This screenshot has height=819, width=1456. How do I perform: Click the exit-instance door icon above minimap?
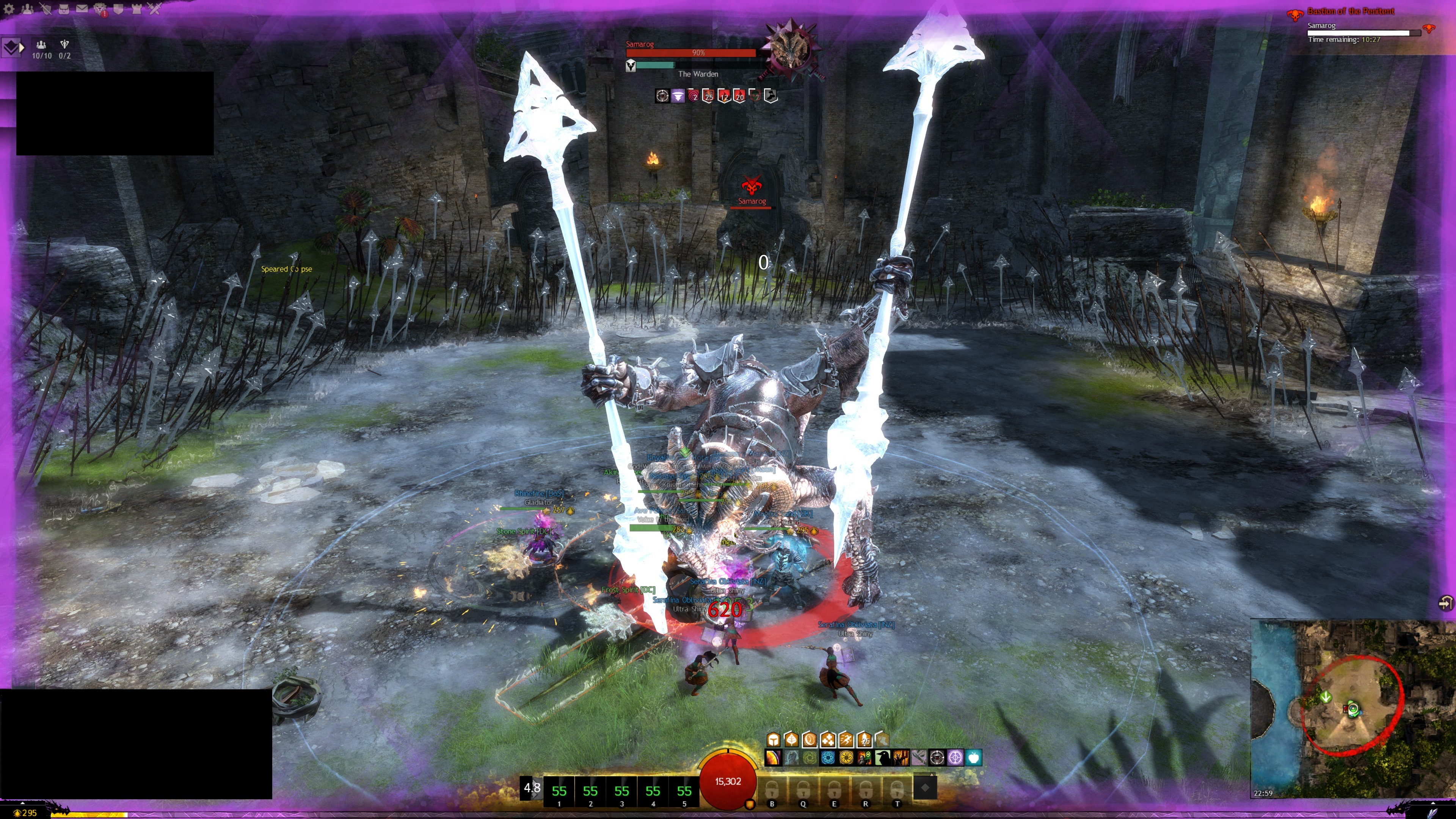point(1445,603)
